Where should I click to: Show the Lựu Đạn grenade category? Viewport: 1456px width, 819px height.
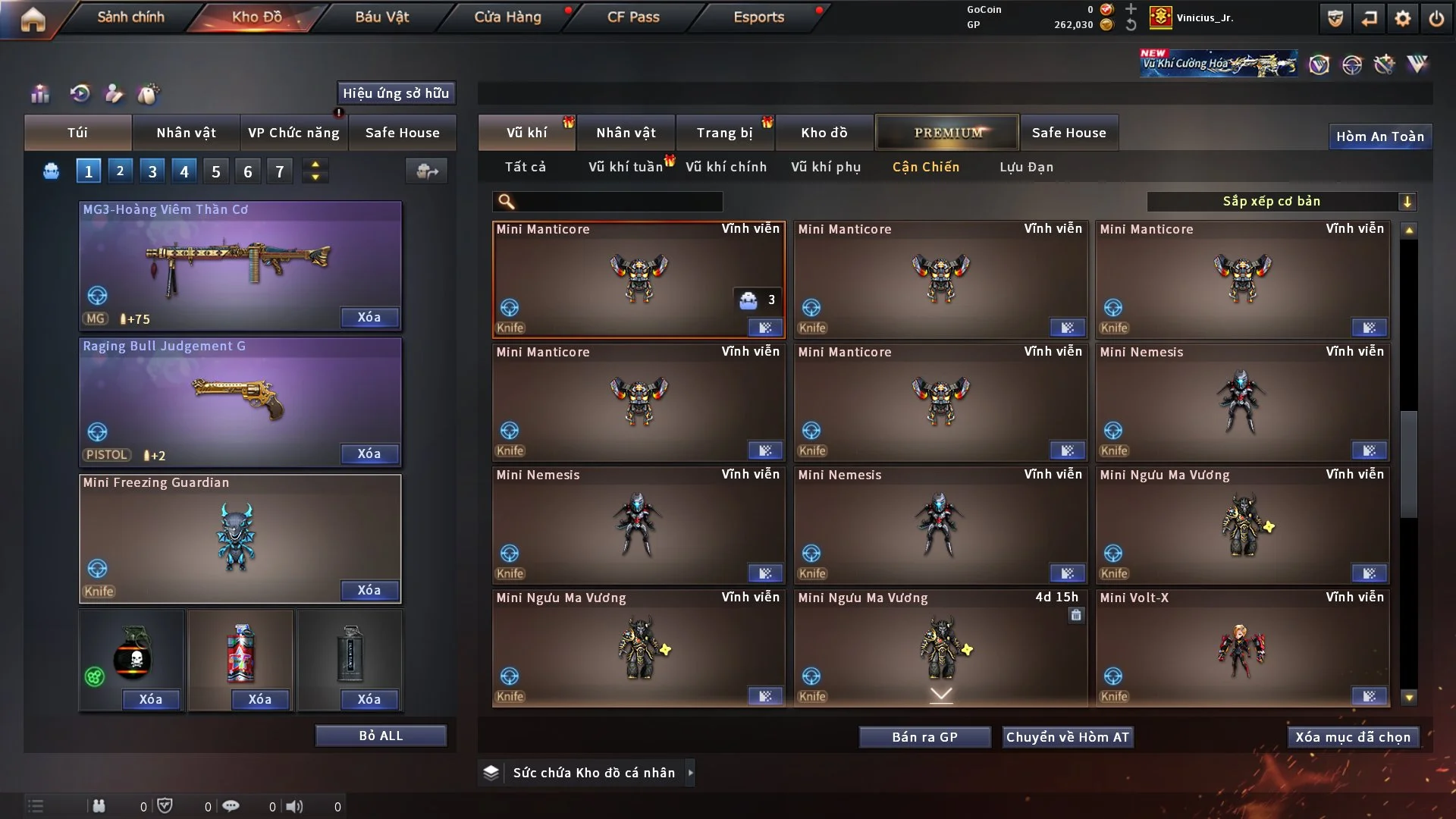pyautogui.click(x=1026, y=167)
